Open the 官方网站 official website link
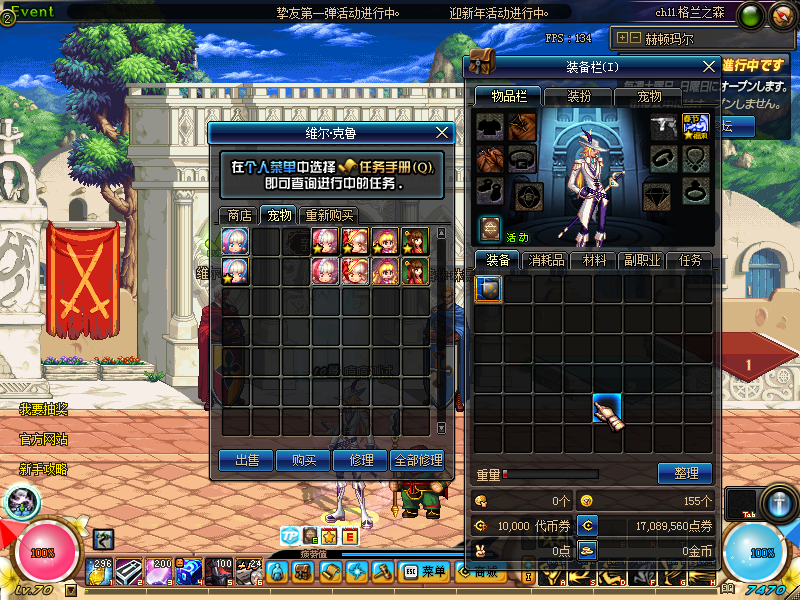This screenshot has width=800, height=600. [x=43, y=439]
